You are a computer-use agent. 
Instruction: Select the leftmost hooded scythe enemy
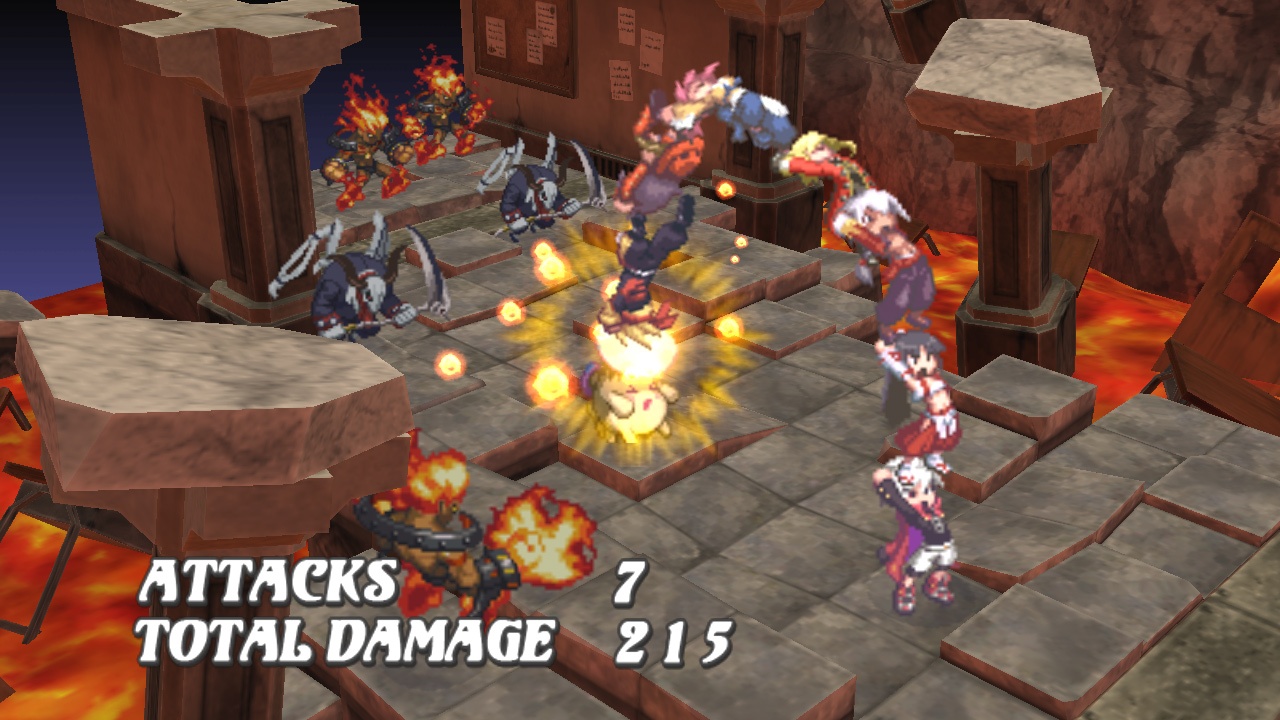point(355,290)
